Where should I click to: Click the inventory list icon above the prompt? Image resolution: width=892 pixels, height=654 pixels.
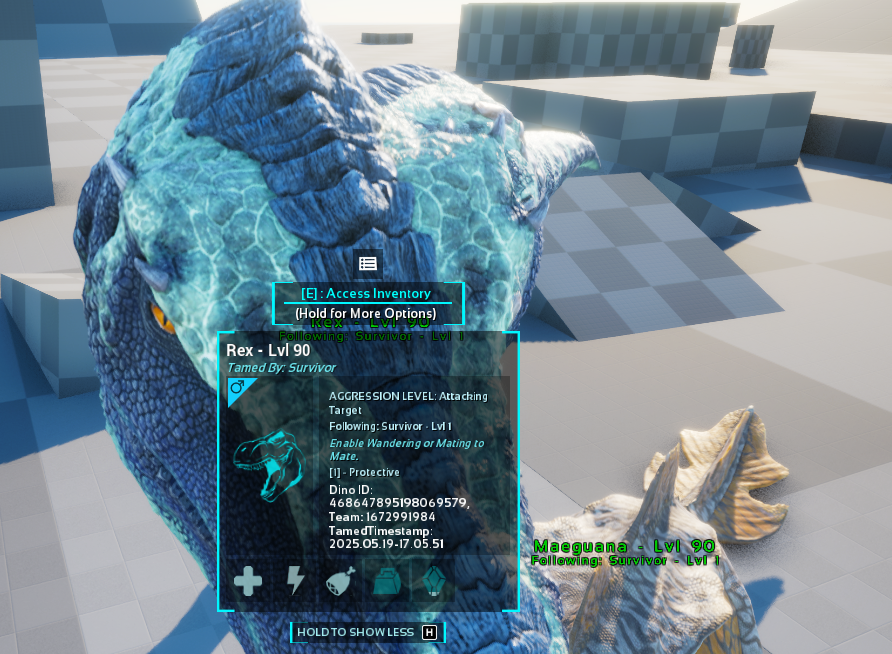click(368, 264)
